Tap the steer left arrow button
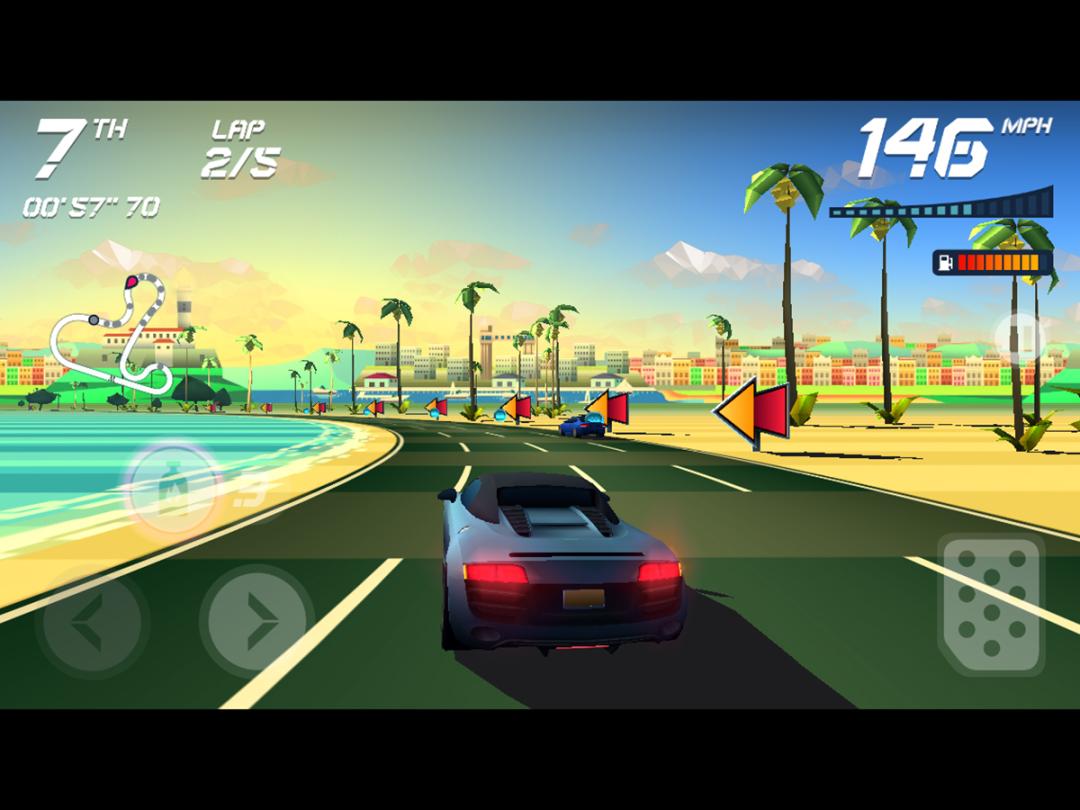1080x810 pixels. [92, 622]
